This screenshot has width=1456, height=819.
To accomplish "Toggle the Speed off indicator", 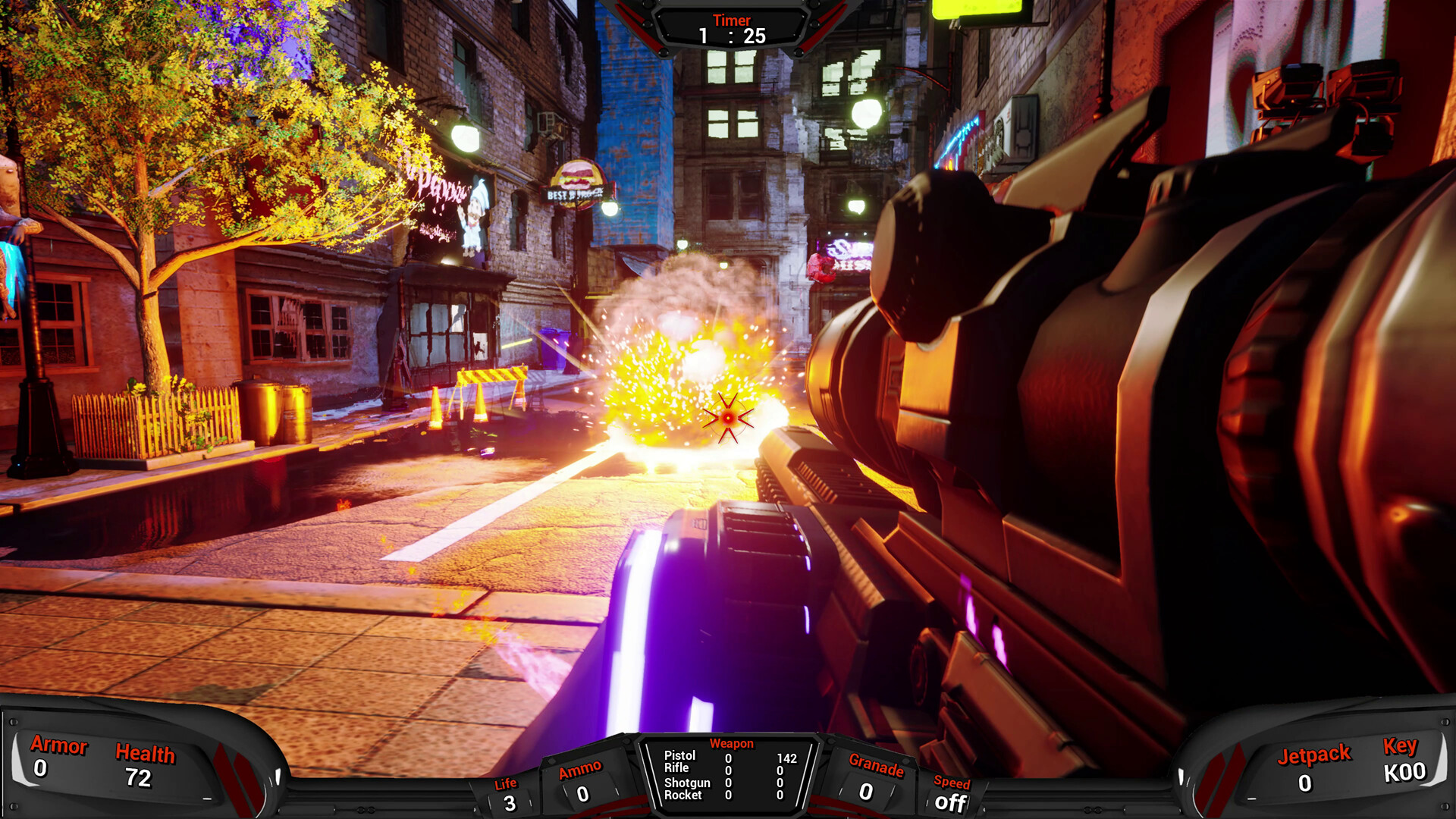I will (950, 802).
